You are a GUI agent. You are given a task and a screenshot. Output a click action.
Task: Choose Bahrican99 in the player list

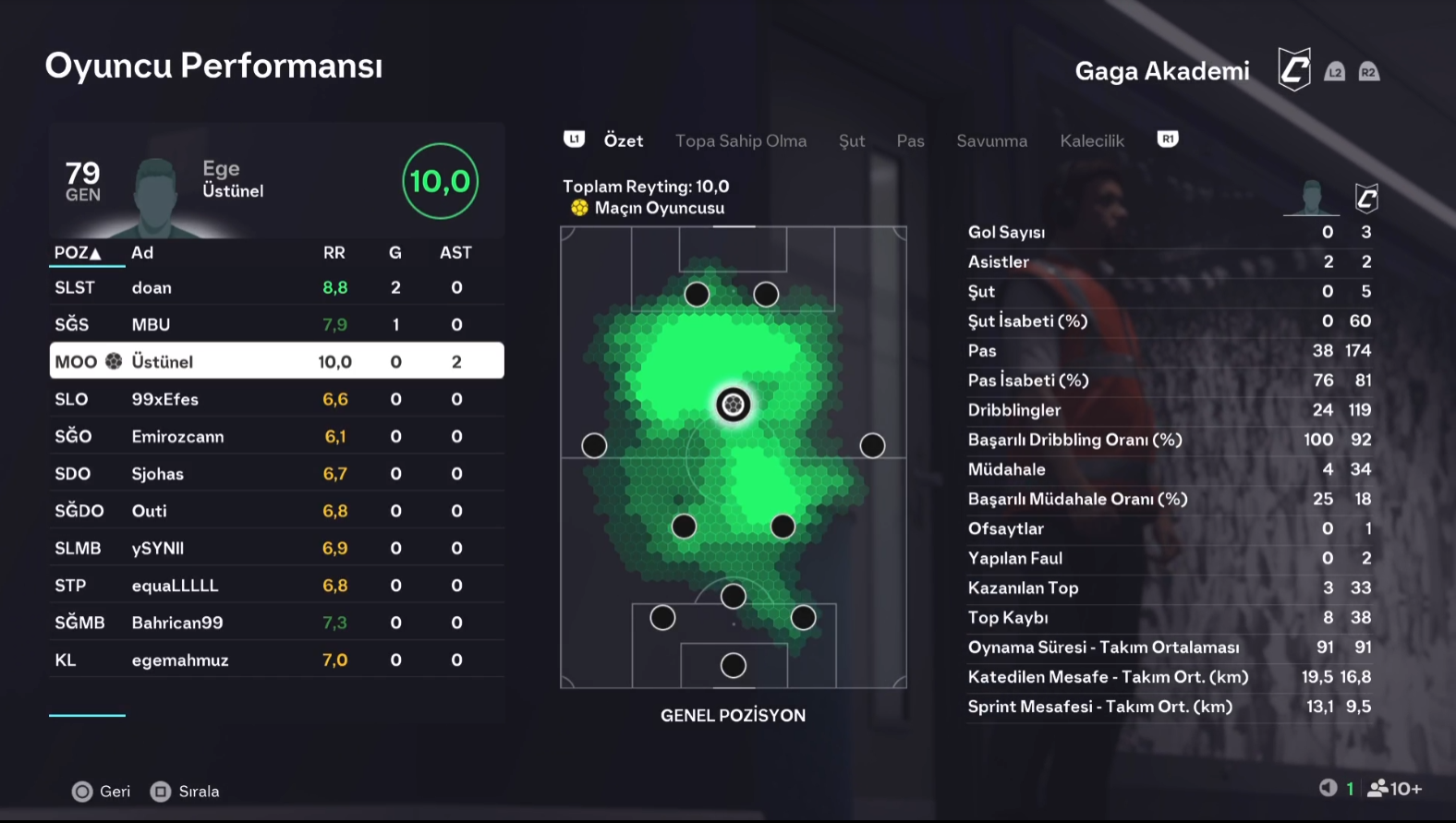[x=276, y=623]
